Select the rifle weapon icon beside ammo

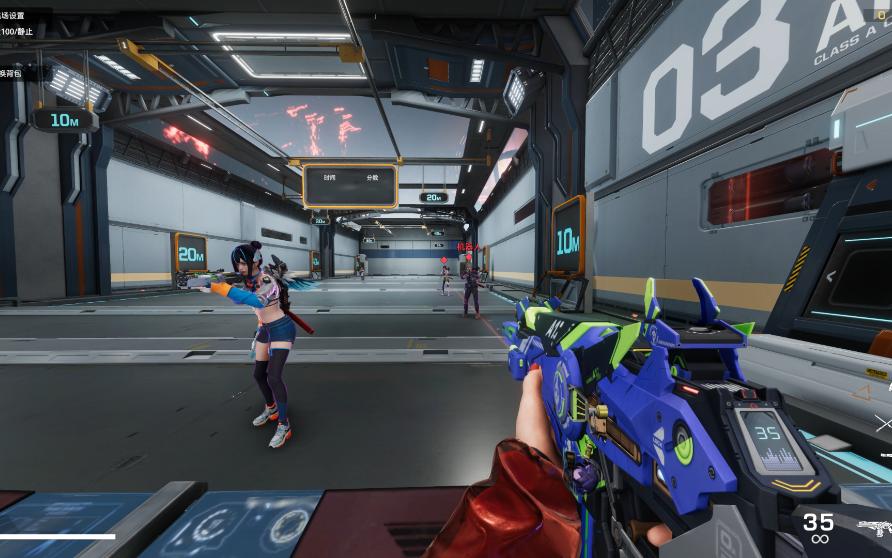point(875,527)
